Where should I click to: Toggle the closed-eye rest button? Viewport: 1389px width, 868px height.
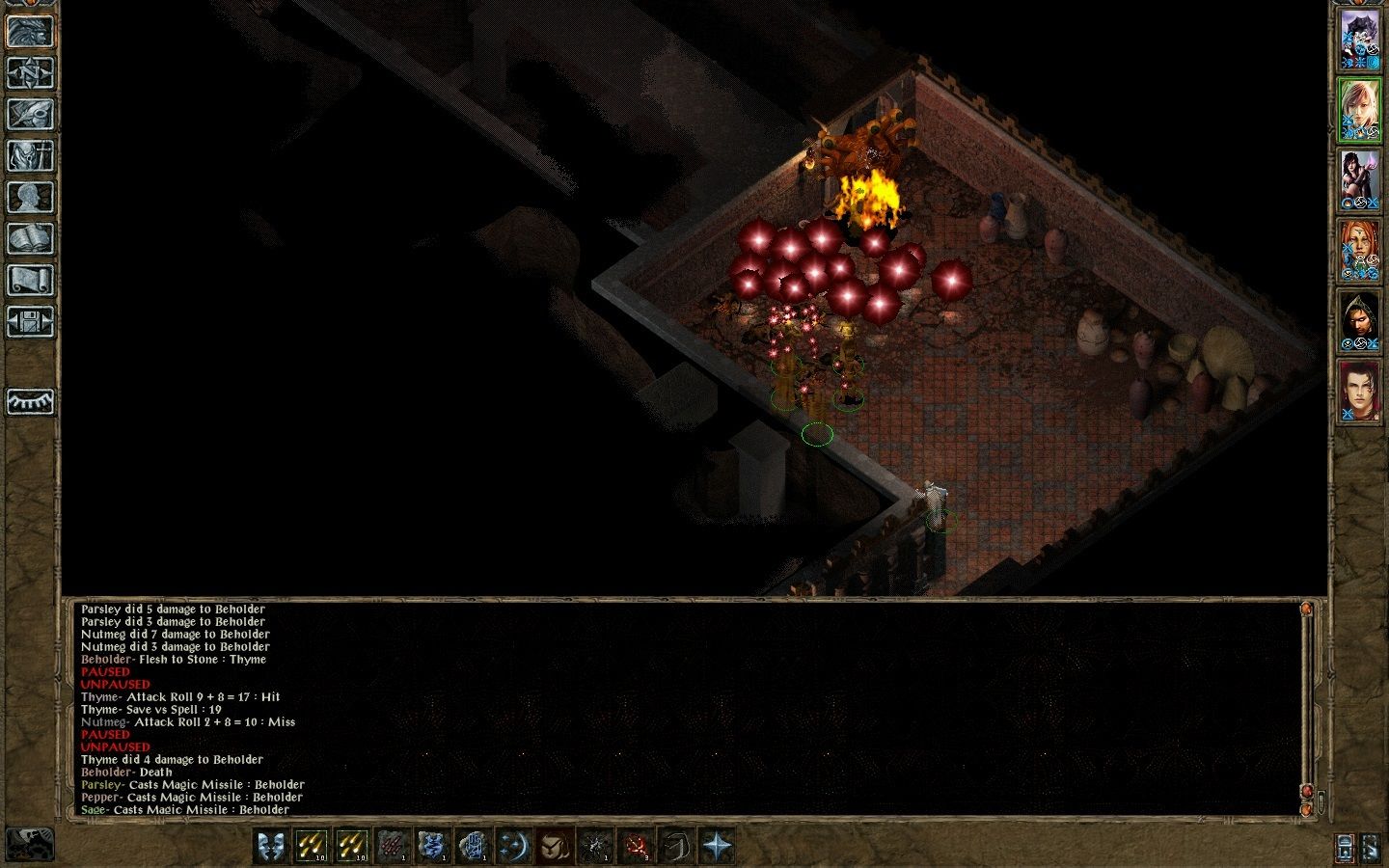coord(30,400)
